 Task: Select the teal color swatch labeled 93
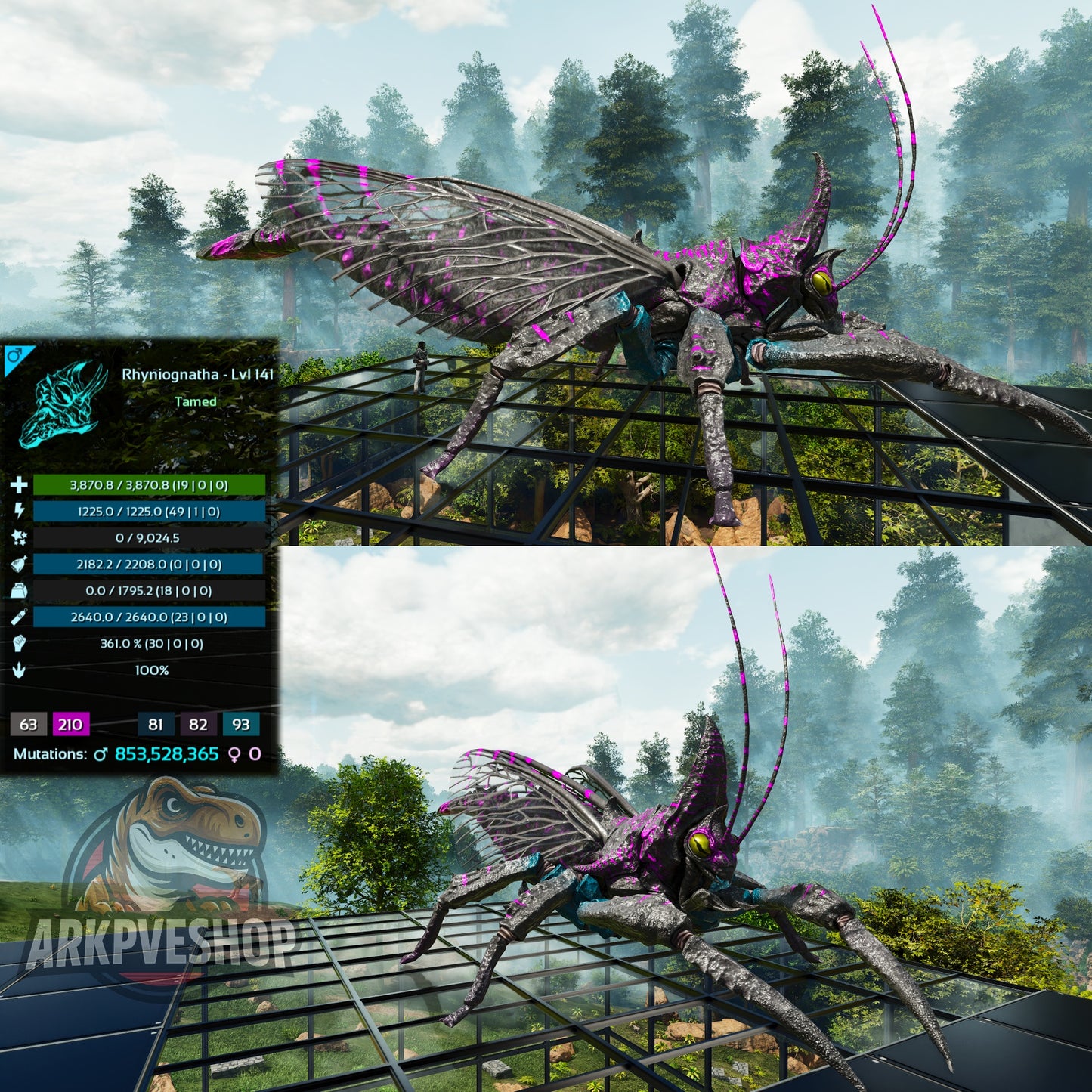tap(241, 725)
